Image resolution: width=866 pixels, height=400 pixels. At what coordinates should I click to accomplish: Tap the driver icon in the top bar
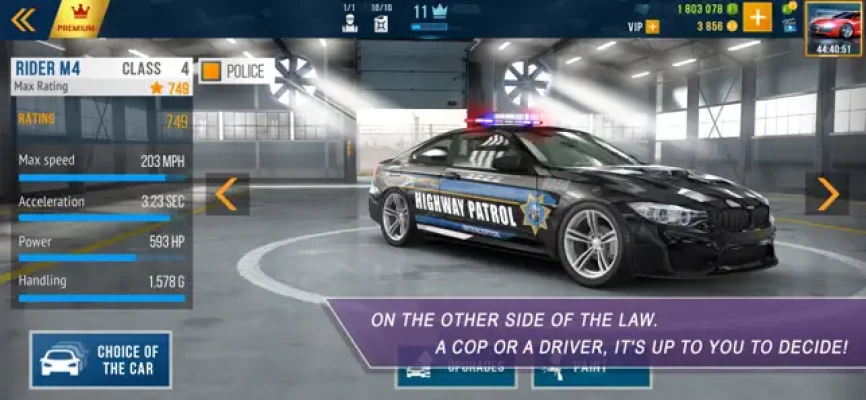[x=349, y=23]
